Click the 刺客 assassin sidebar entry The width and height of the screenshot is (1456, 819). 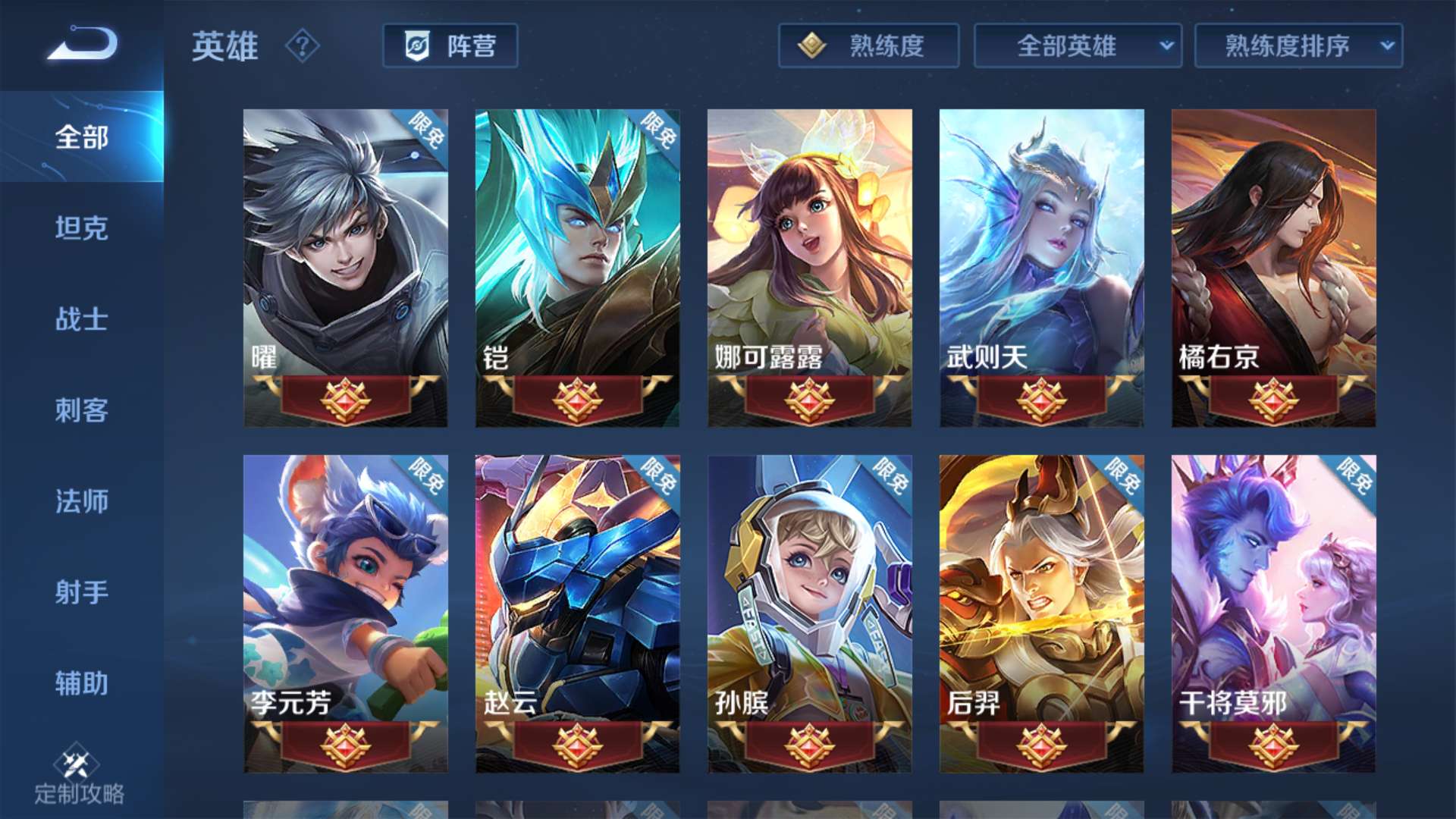pyautogui.click(x=81, y=411)
